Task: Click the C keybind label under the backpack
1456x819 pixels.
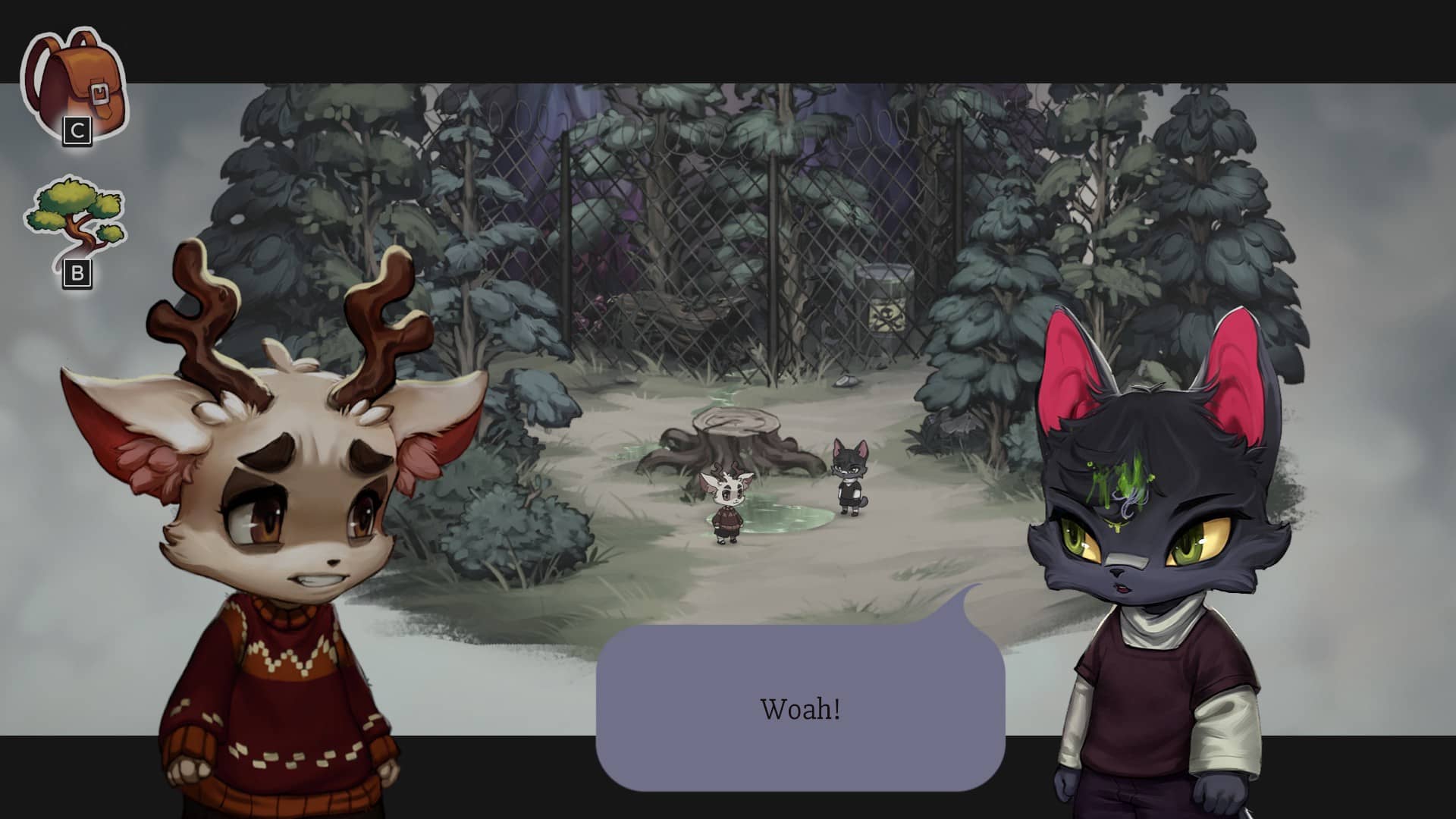Action: [76, 129]
